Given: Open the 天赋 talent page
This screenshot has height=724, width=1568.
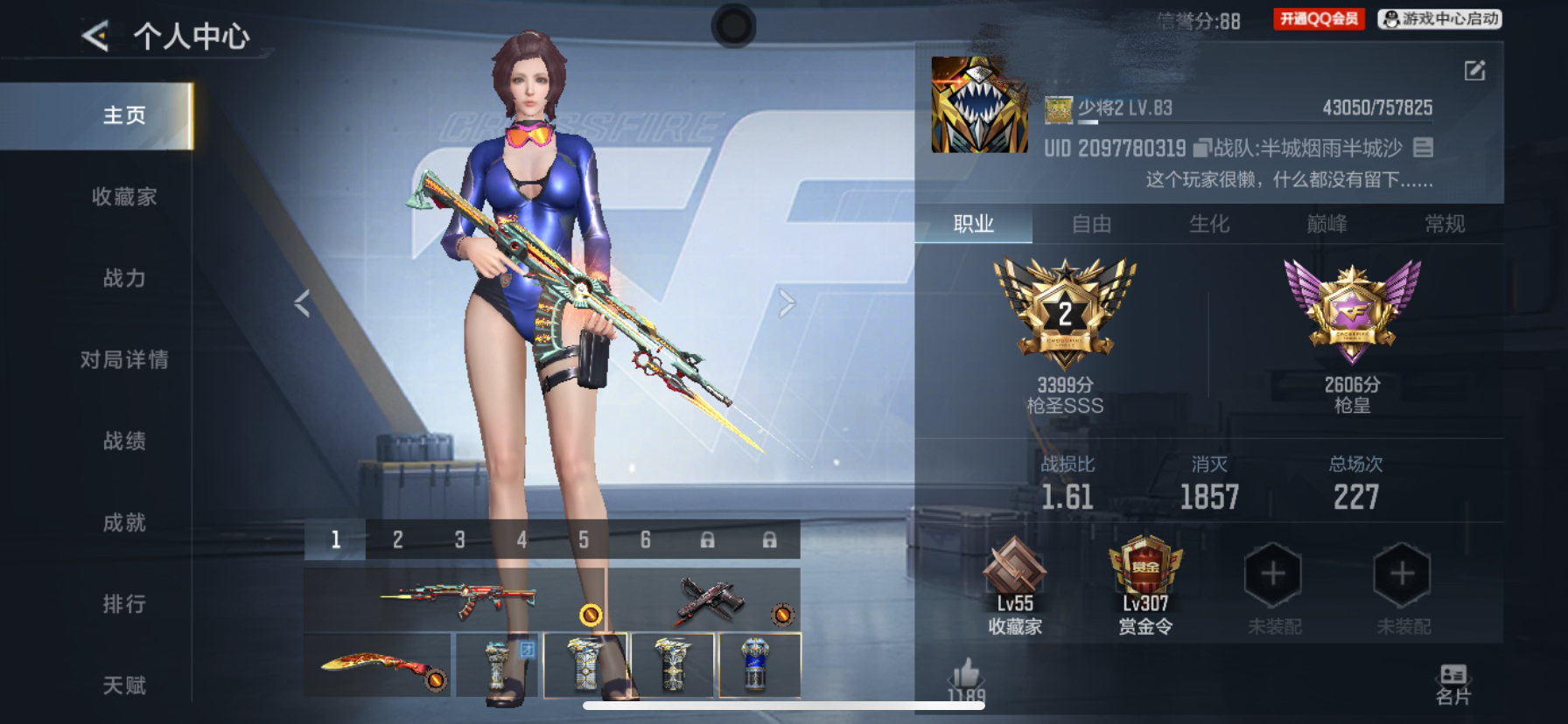Looking at the screenshot, I should pos(124,686).
